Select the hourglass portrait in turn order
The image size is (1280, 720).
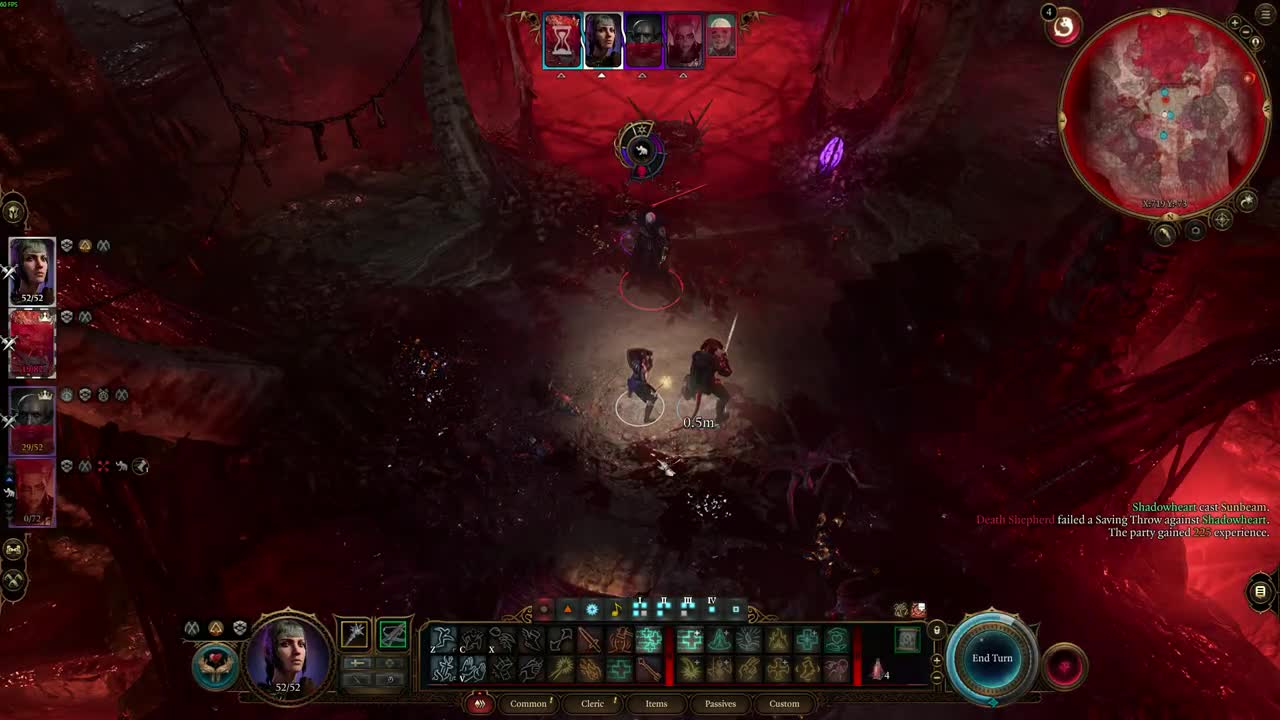point(562,41)
